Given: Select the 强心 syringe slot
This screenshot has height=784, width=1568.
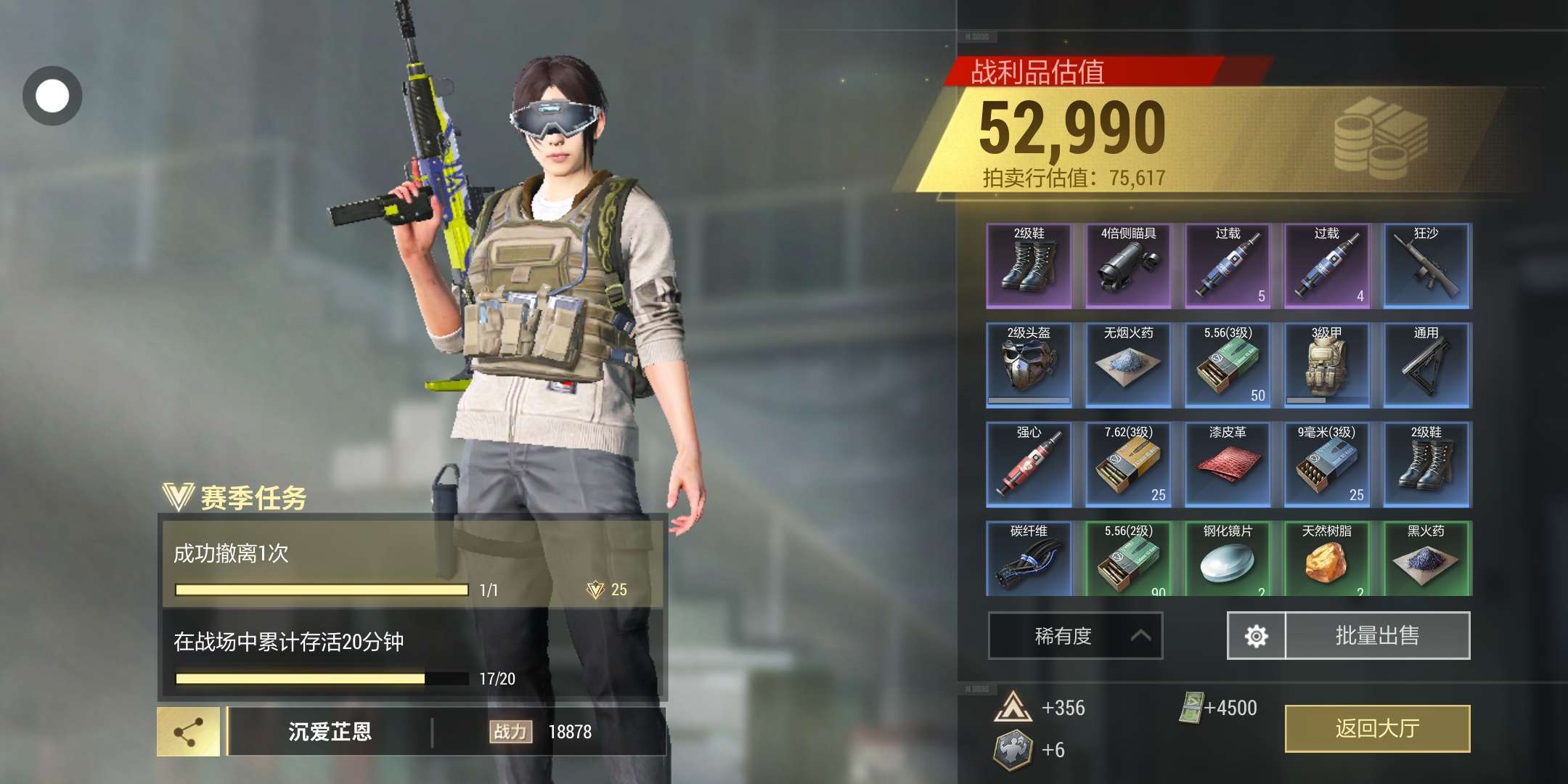Looking at the screenshot, I should [1029, 465].
